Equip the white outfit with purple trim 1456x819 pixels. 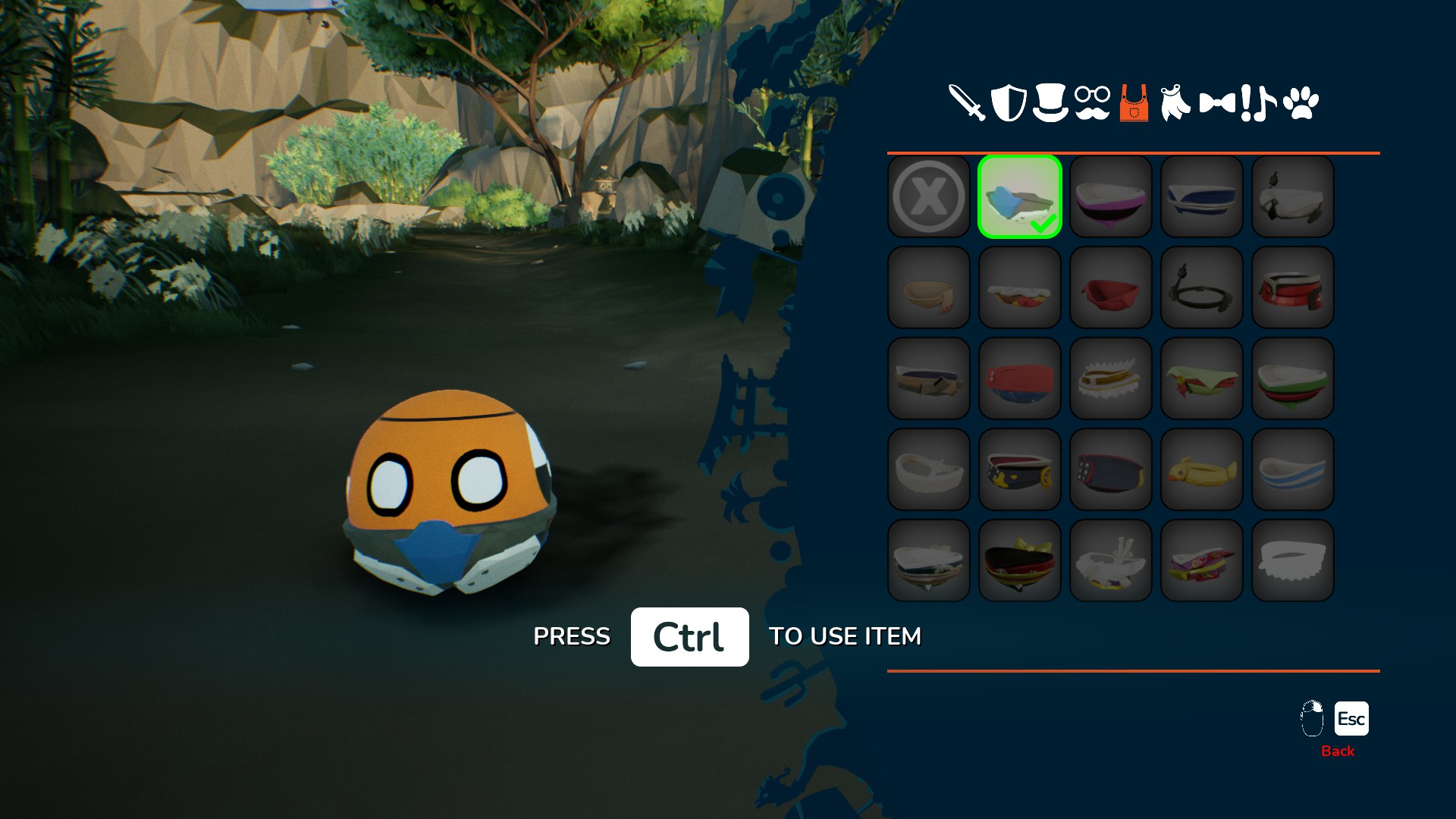click(x=1111, y=196)
